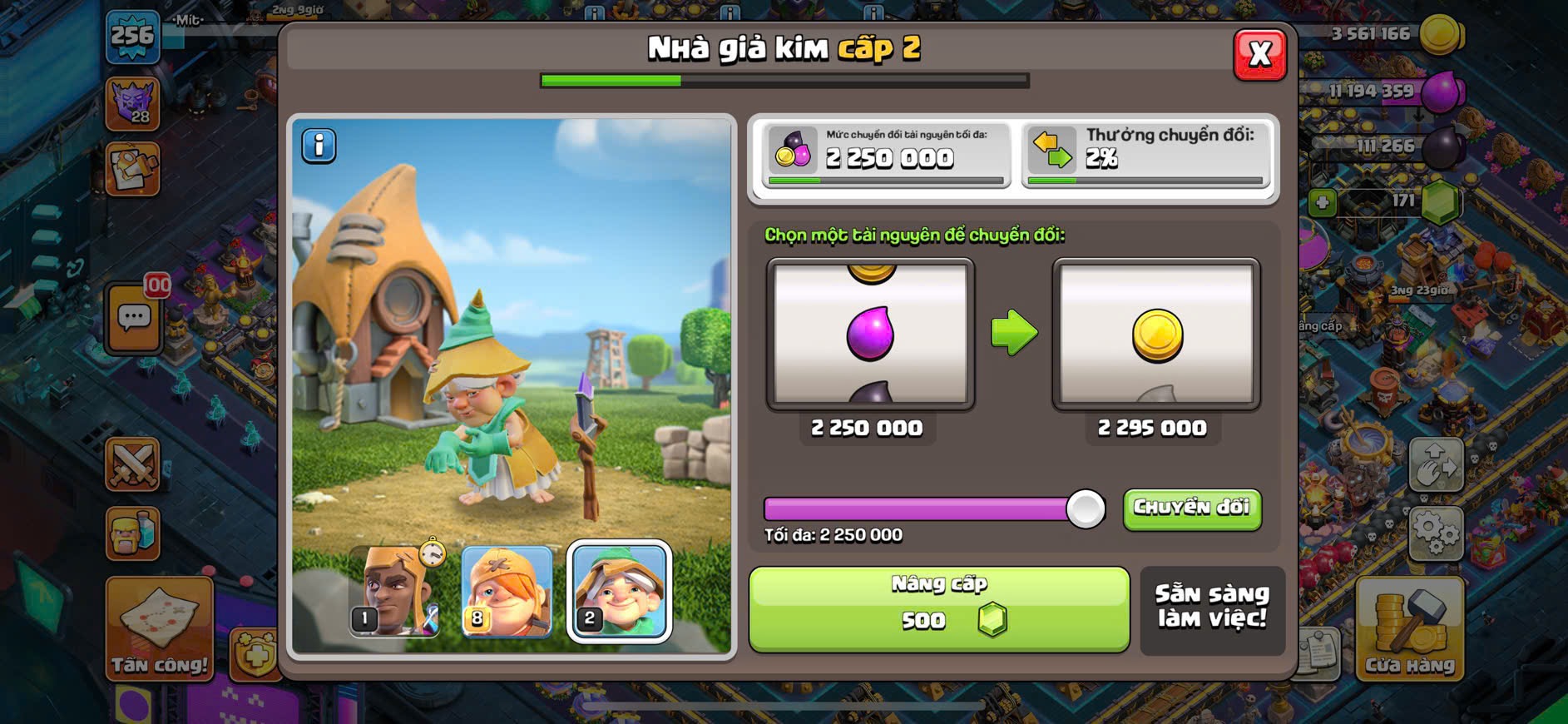Tap the green Chuyển đổi convert button
Image resolution: width=1568 pixels, height=724 pixels.
[1191, 508]
